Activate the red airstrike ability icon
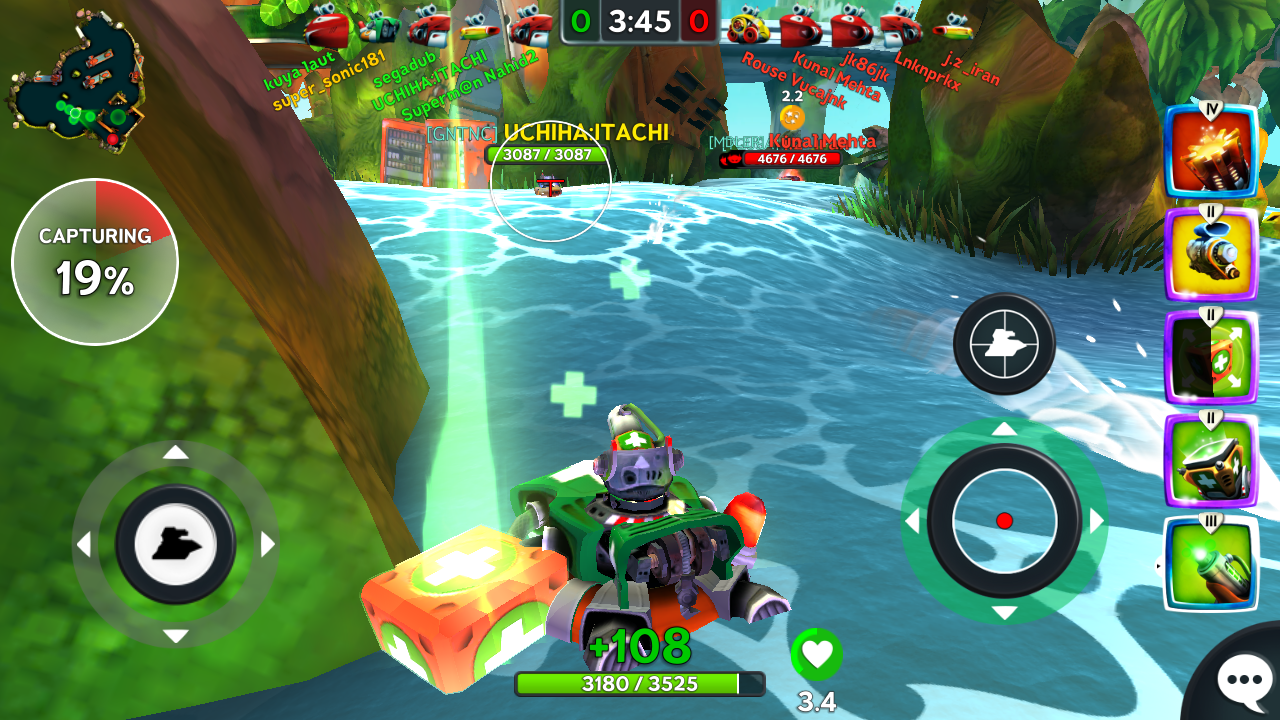Viewport: 1280px width, 720px height. [x=1210, y=151]
